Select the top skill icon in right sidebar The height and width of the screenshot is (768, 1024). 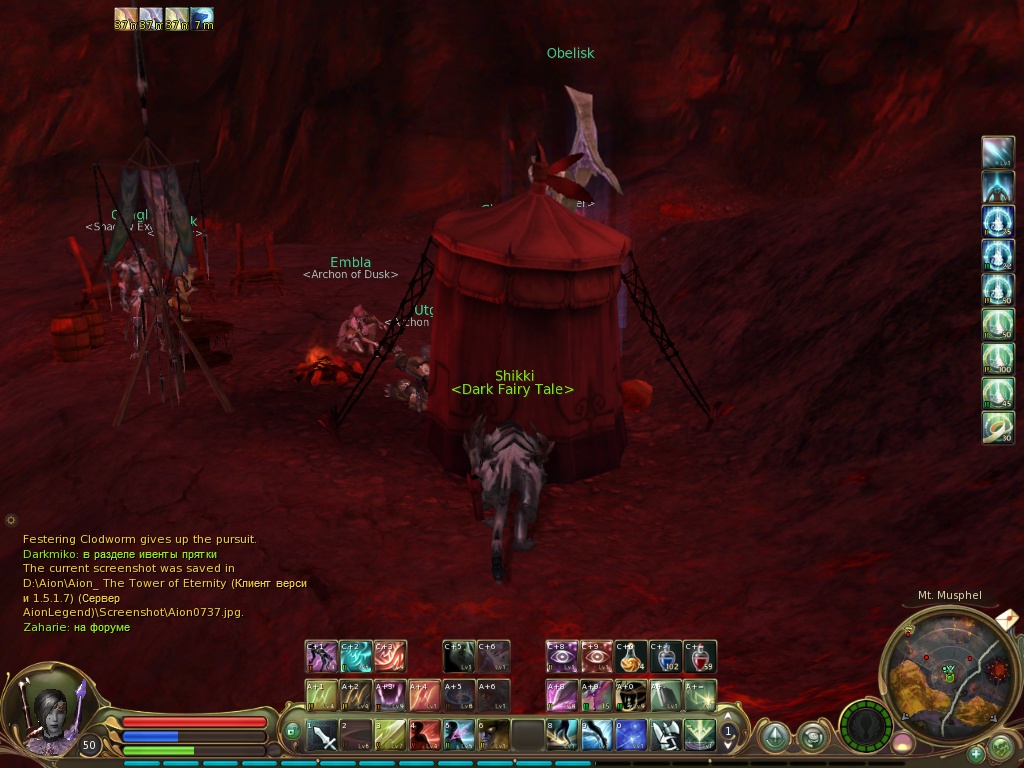point(998,153)
